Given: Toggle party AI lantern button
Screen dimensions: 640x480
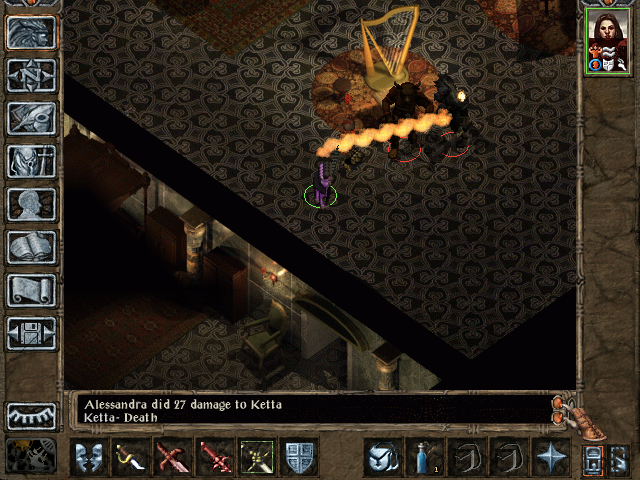Looking at the screenshot, I should [592, 458].
